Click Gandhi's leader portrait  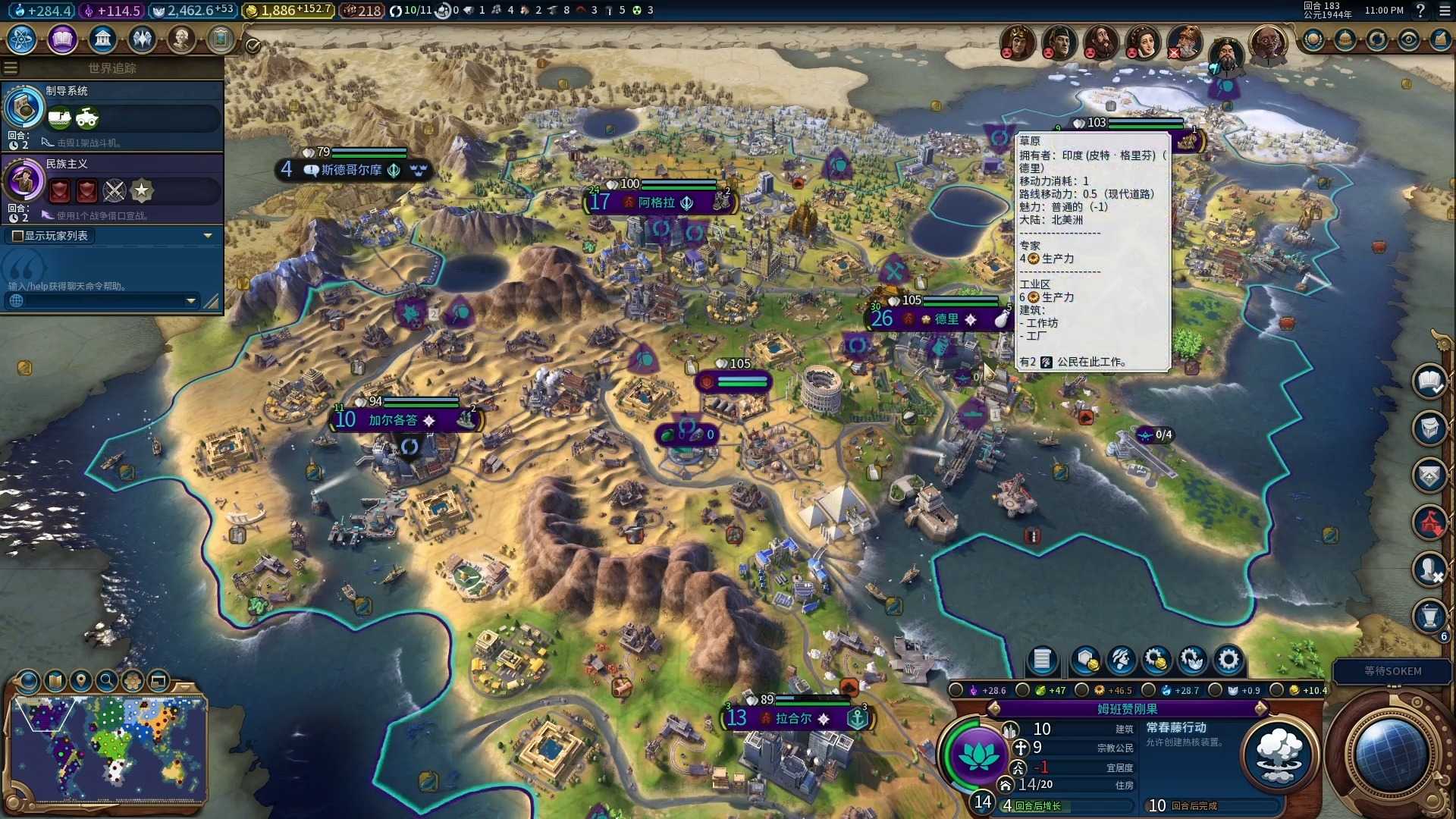pyautogui.click(x=1266, y=43)
